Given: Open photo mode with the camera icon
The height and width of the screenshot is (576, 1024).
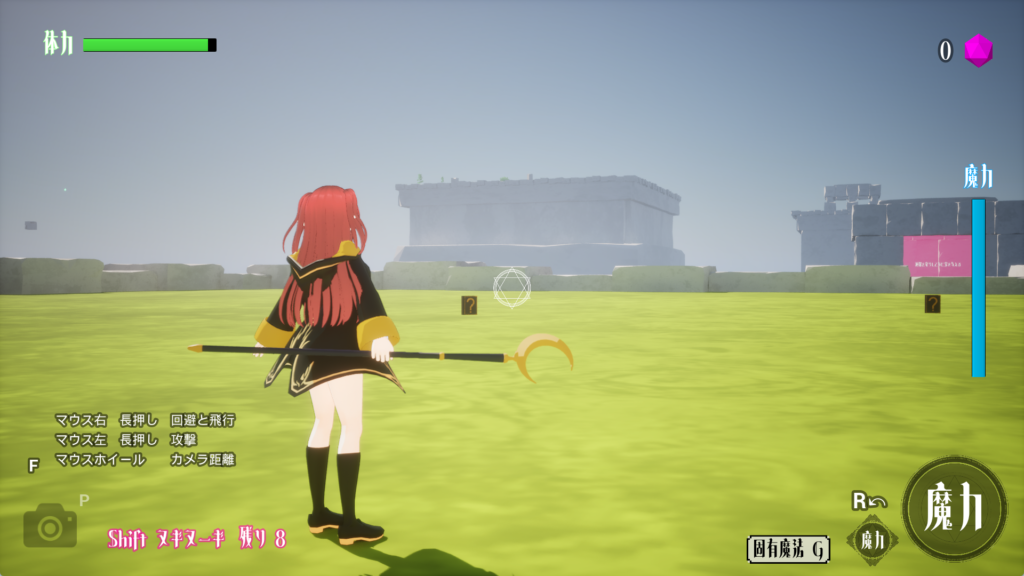Looking at the screenshot, I should 50,525.
